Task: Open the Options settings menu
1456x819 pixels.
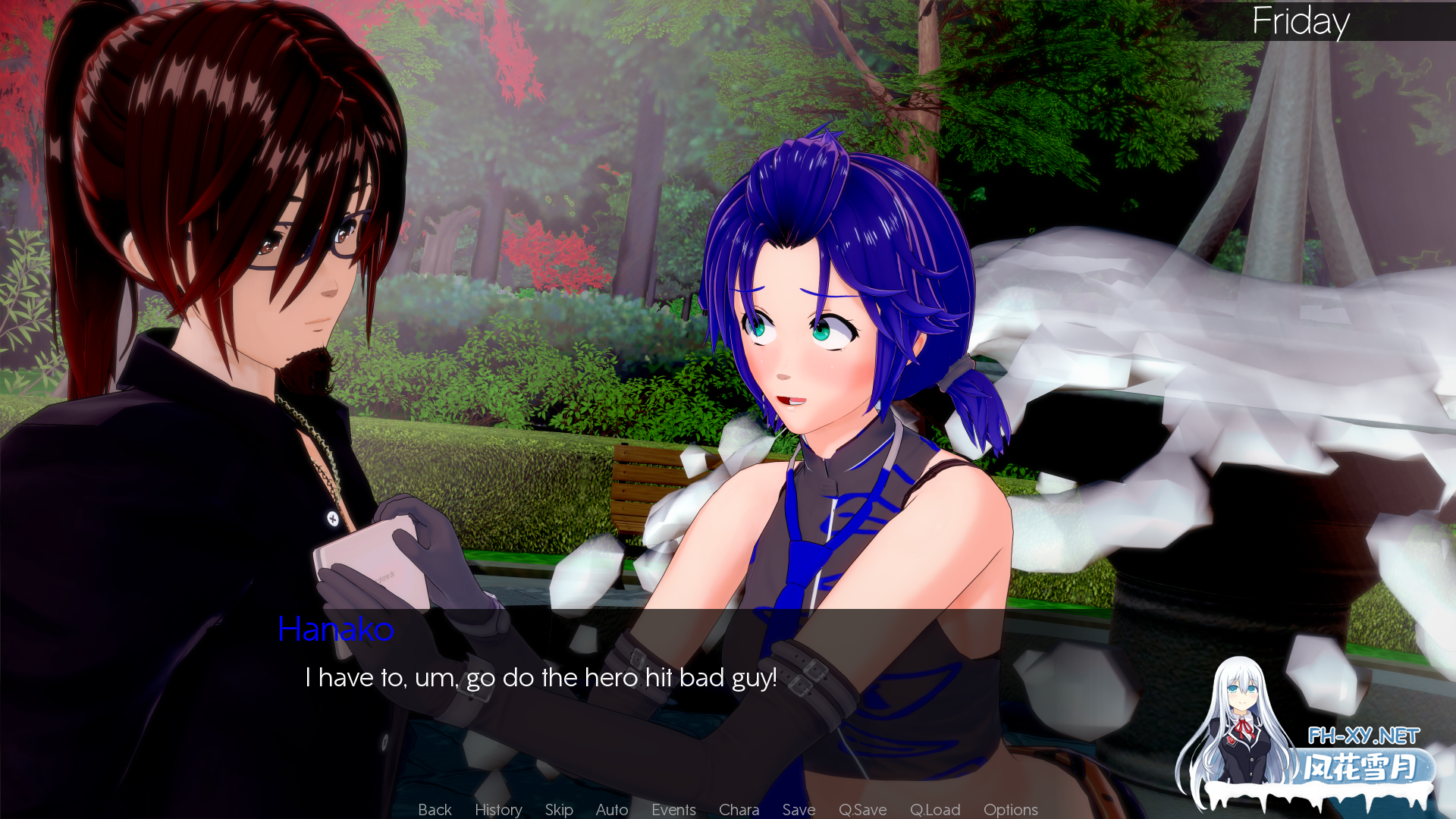Action: [1010, 809]
